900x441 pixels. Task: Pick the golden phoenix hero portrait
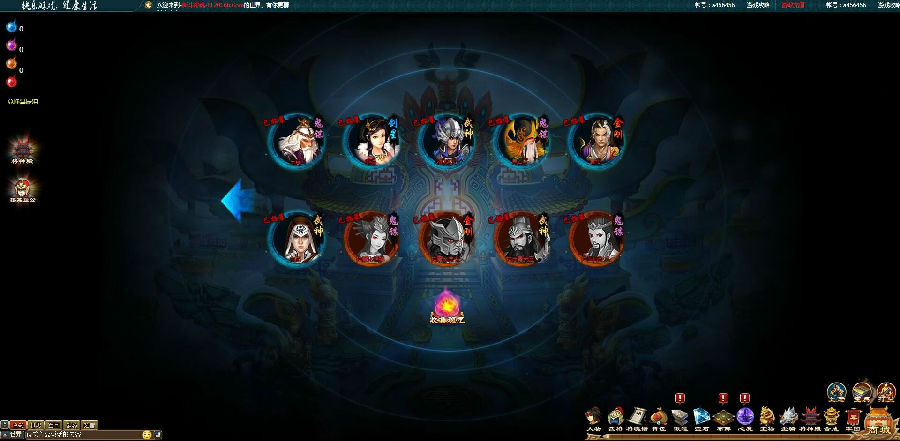(x=521, y=141)
